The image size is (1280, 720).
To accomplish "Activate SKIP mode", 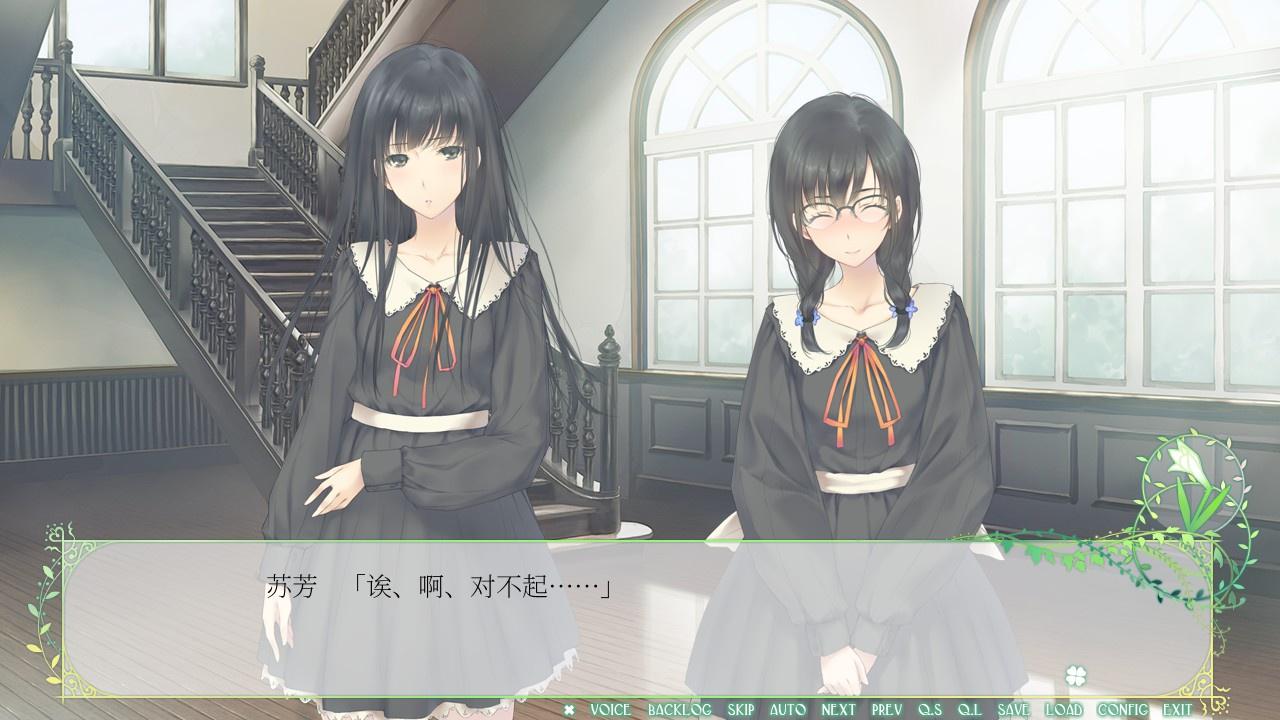I will tap(741, 710).
